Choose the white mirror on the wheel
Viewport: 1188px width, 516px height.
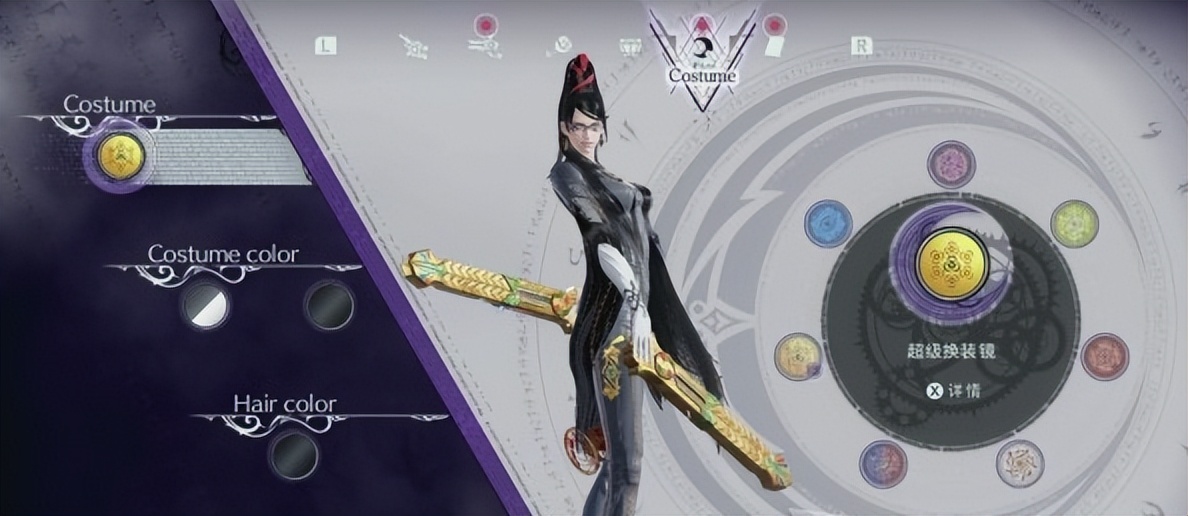tap(1019, 463)
